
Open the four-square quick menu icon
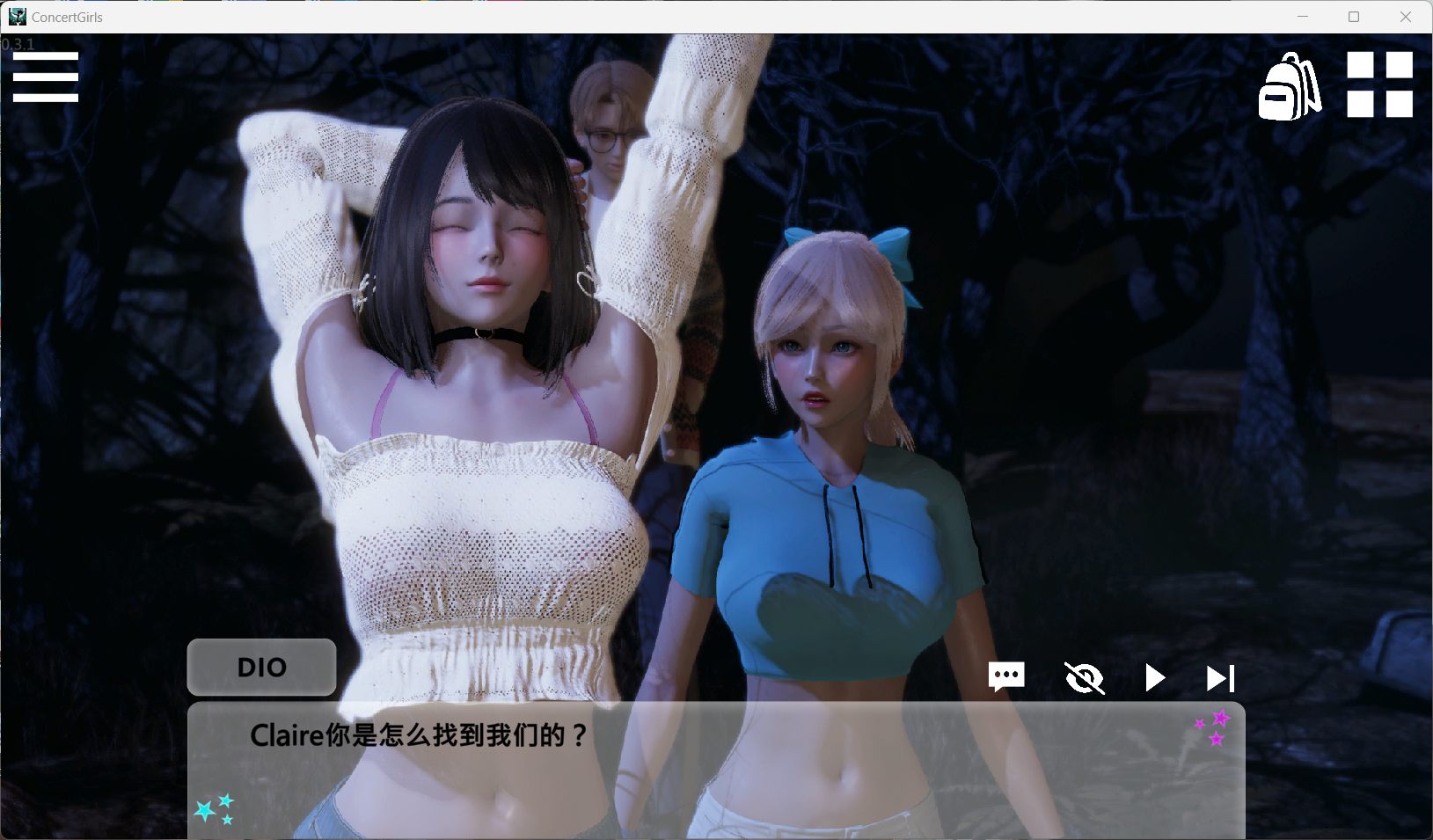(1378, 84)
